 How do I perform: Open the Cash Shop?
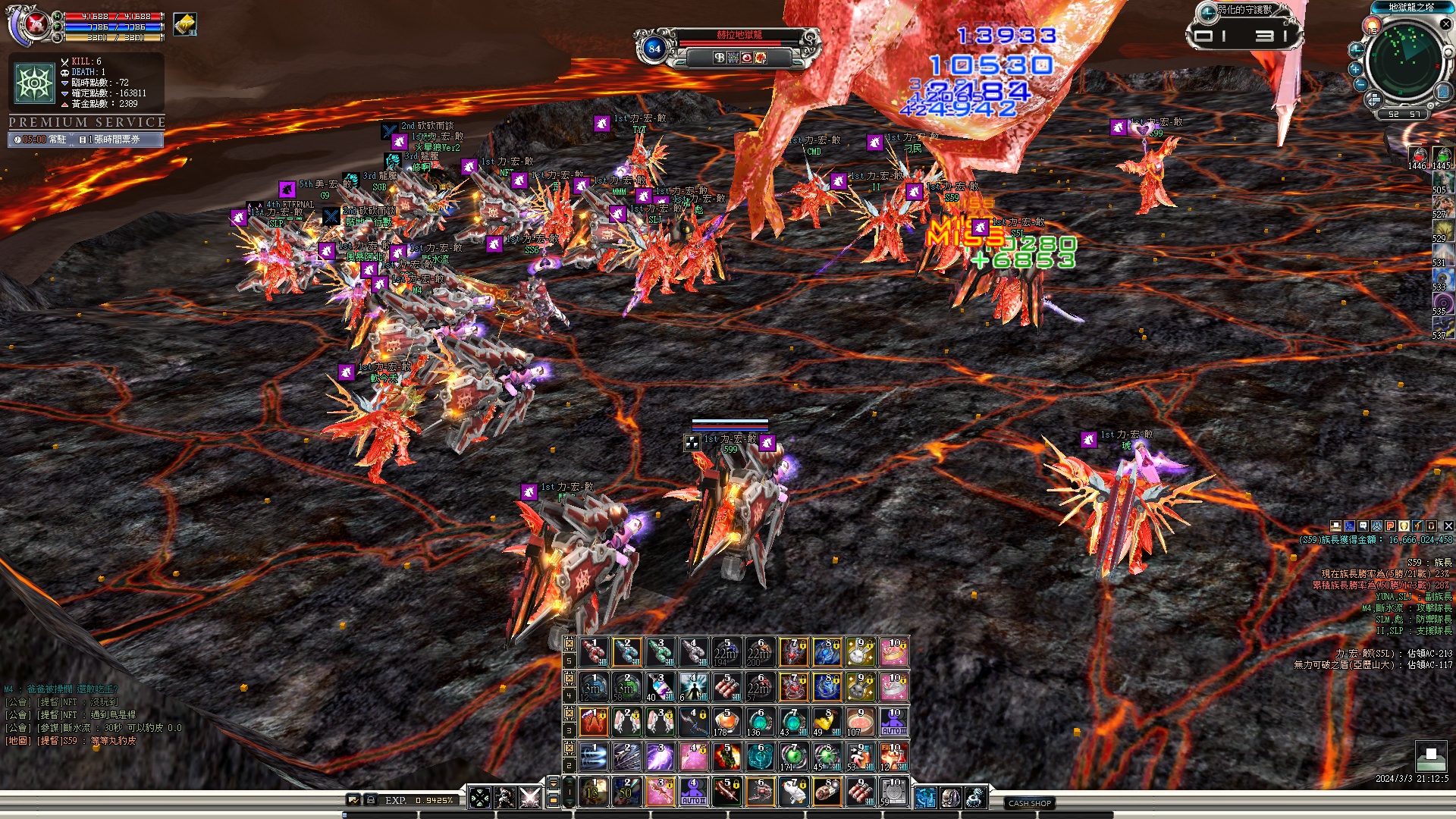pos(1029,803)
